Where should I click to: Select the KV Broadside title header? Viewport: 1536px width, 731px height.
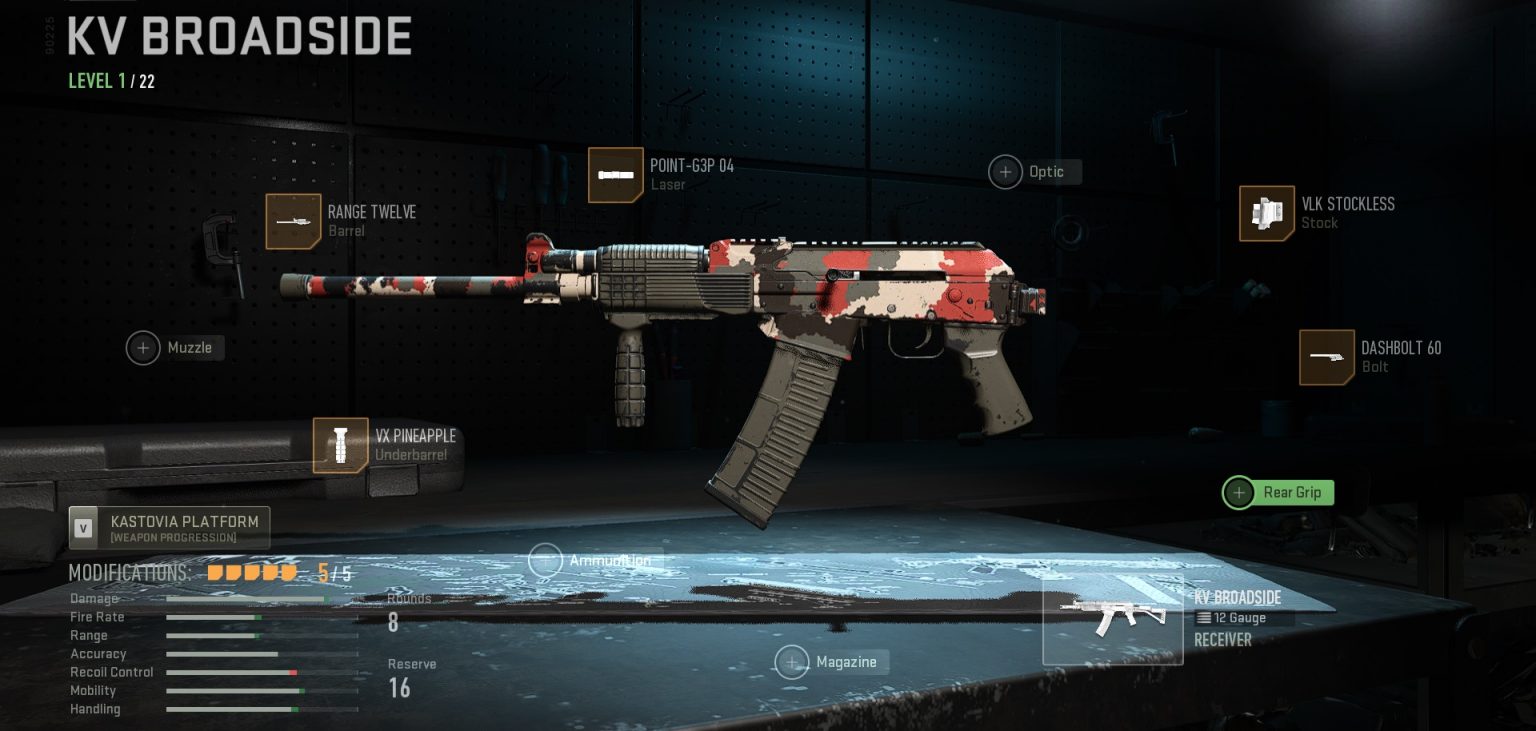click(238, 35)
